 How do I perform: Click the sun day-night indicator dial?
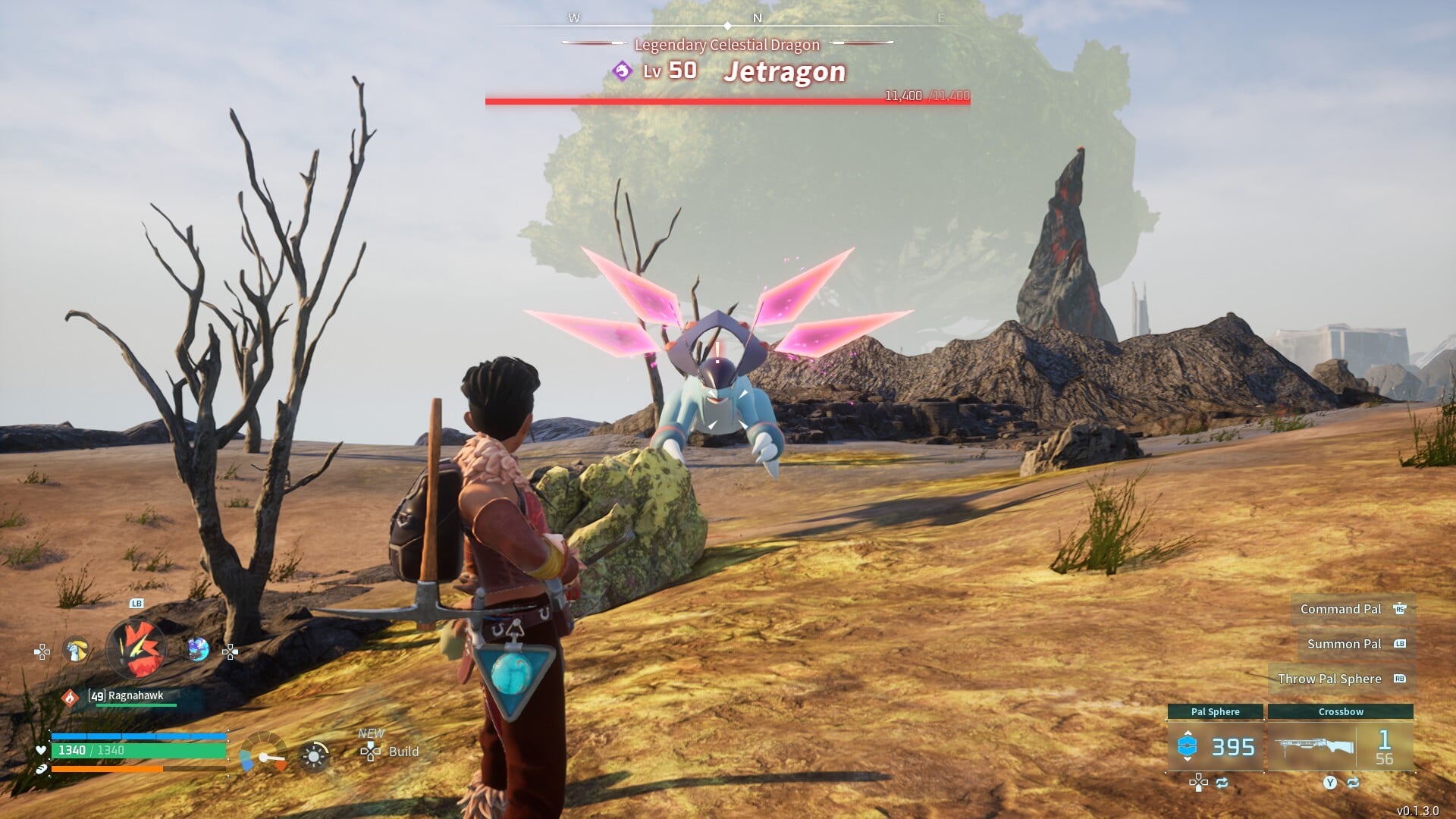(312, 756)
